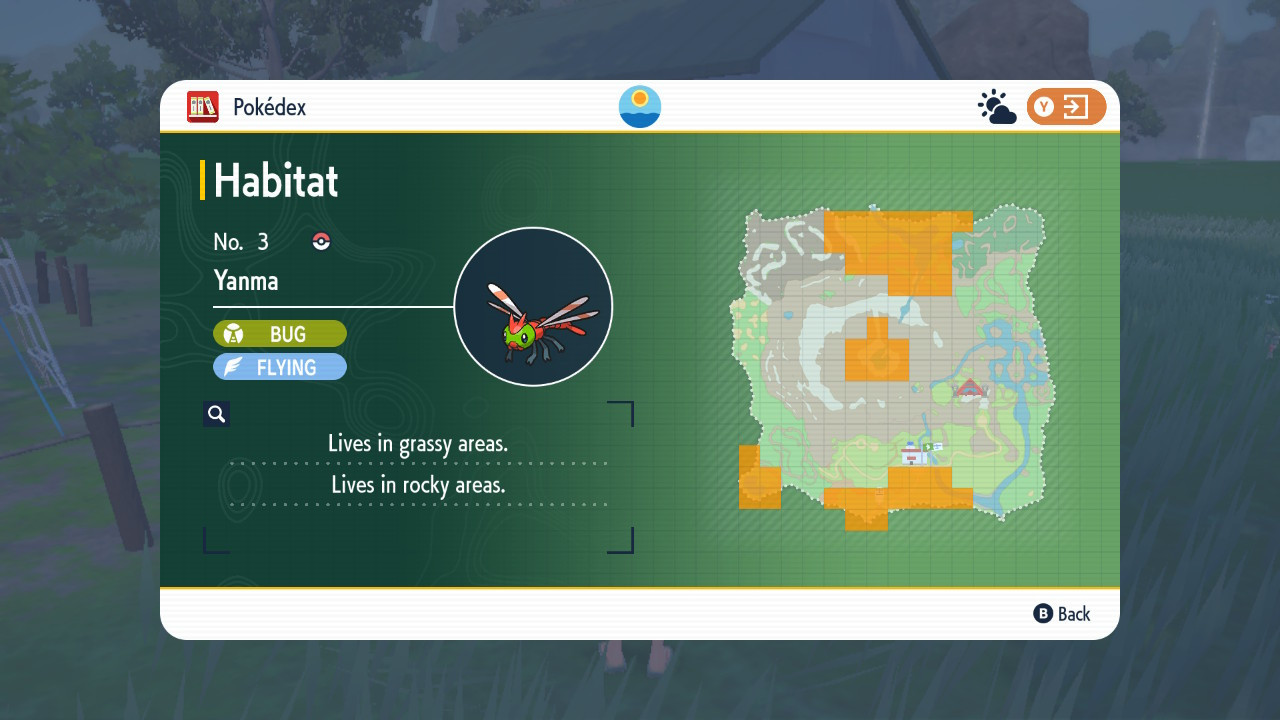Go back using the Back button

click(x=1062, y=614)
